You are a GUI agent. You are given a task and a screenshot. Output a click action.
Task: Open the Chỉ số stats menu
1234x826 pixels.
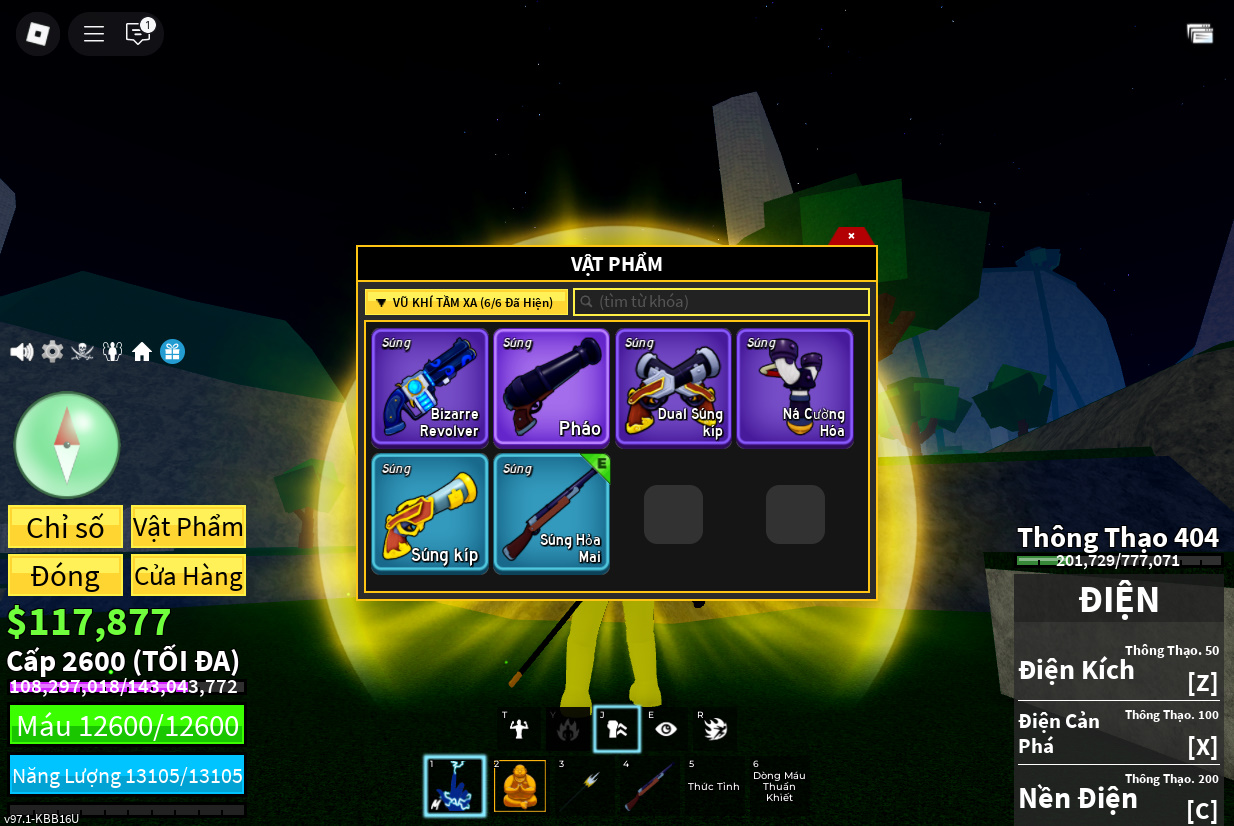pyautogui.click(x=66, y=527)
